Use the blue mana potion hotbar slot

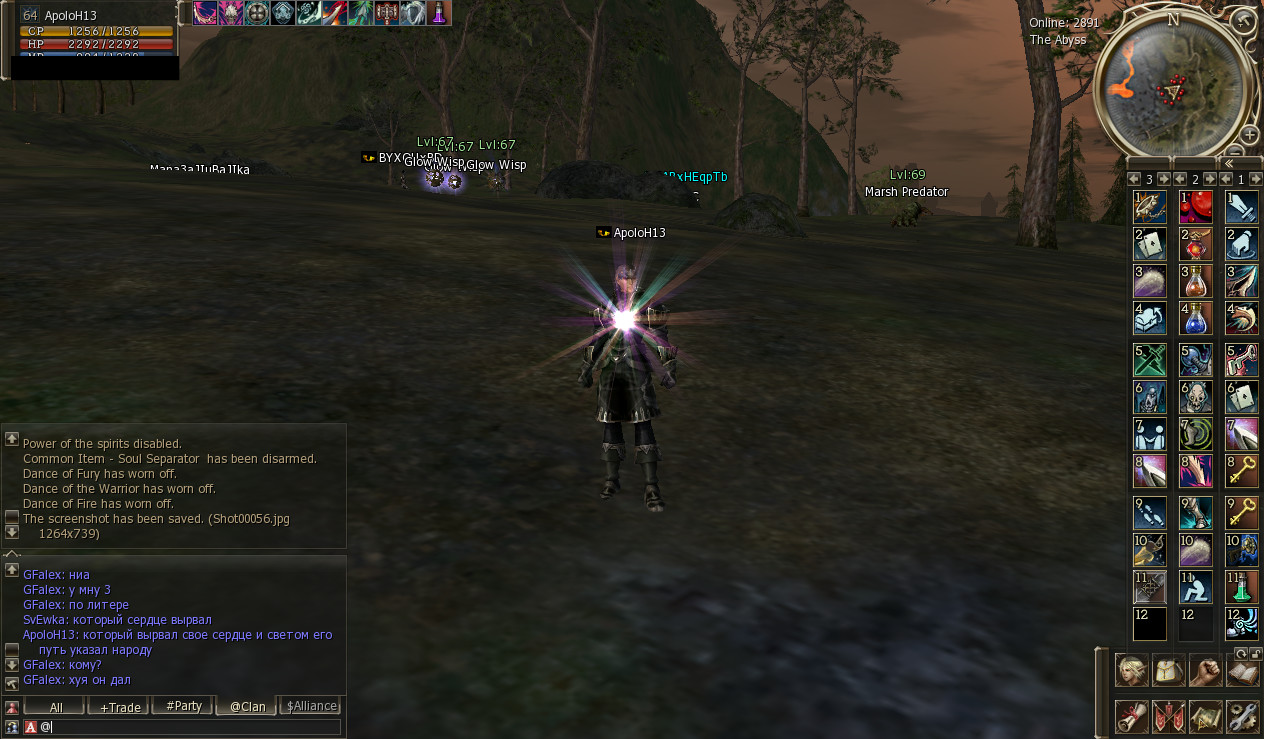pyautogui.click(x=1195, y=318)
